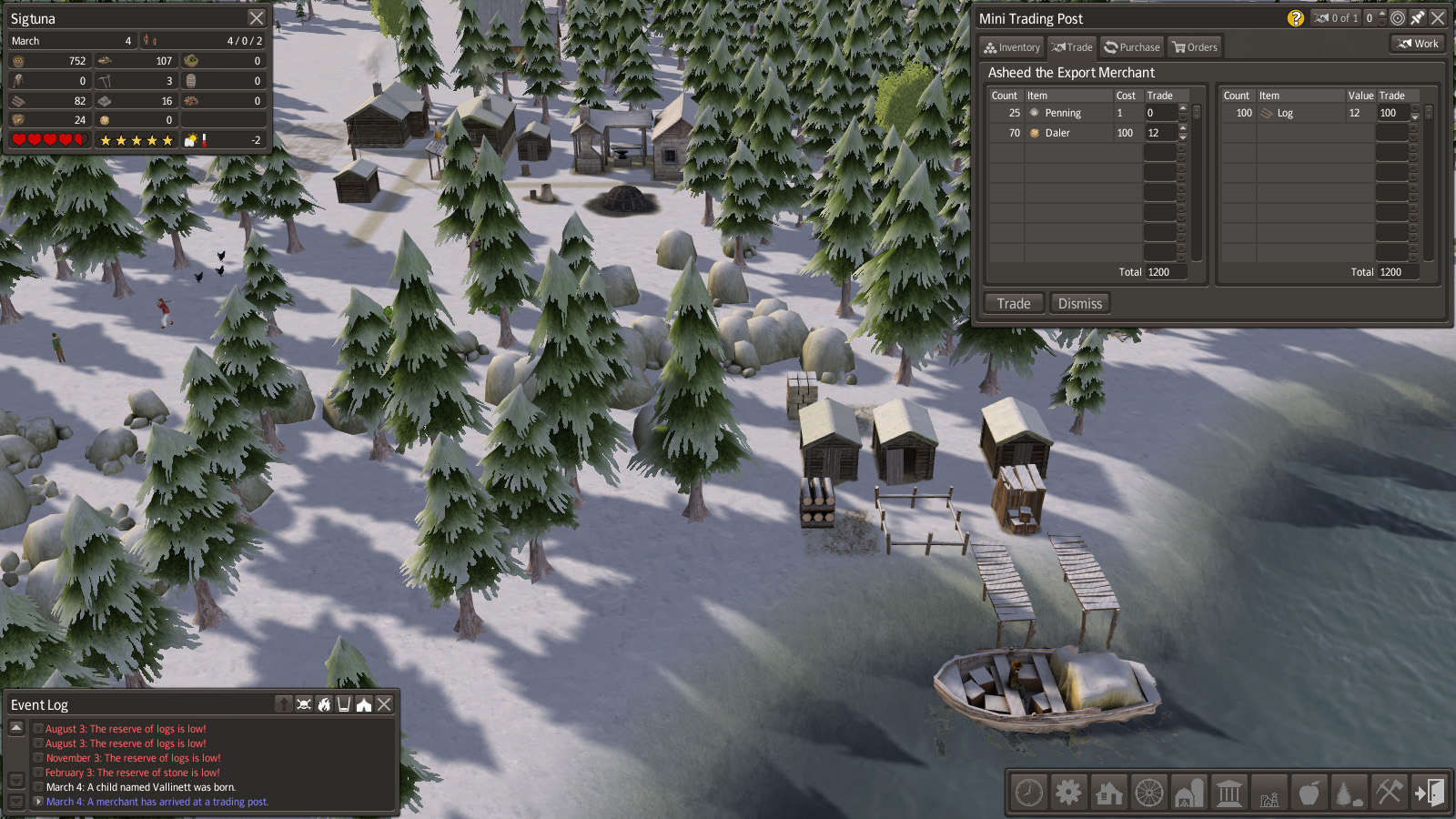Show the Orders tab
Screen dimensions: 1456x819
pyautogui.click(x=1195, y=47)
